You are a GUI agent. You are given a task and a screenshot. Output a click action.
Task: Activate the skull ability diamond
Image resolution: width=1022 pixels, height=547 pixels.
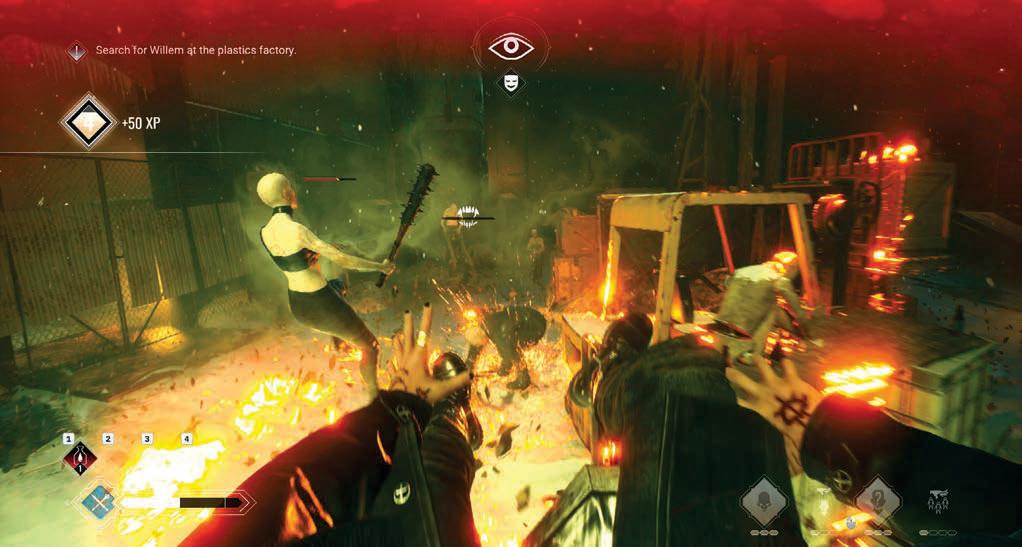click(765, 499)
